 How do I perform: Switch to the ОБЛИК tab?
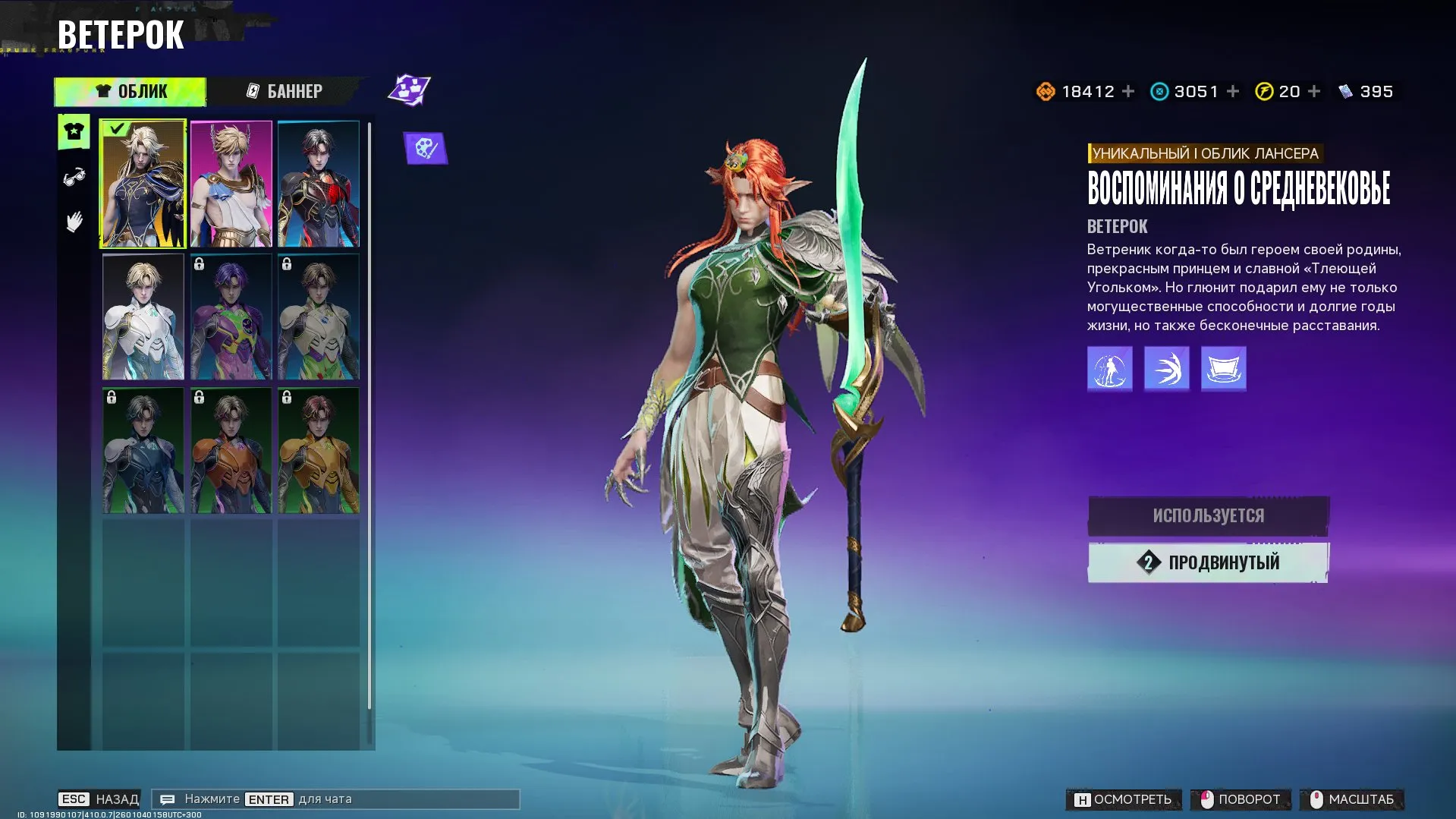tap(130, 91)
